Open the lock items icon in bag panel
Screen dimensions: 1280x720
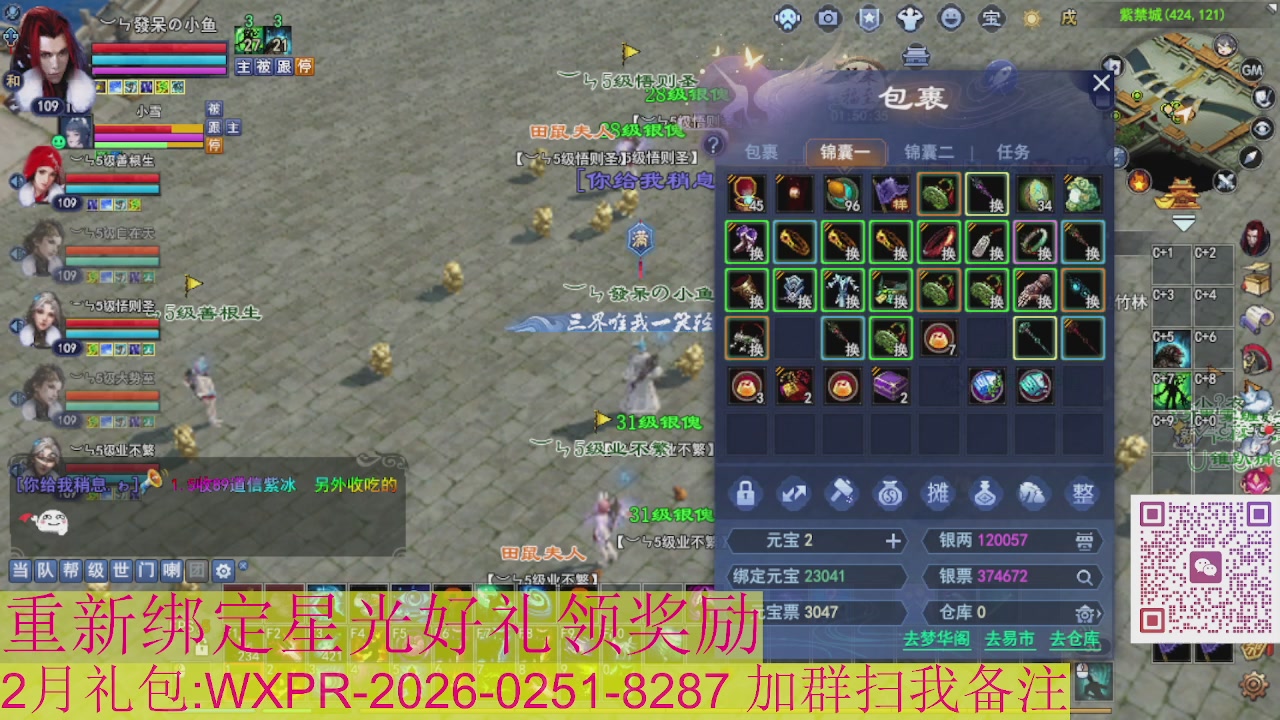pyautogui.click(x=745, y=493)
